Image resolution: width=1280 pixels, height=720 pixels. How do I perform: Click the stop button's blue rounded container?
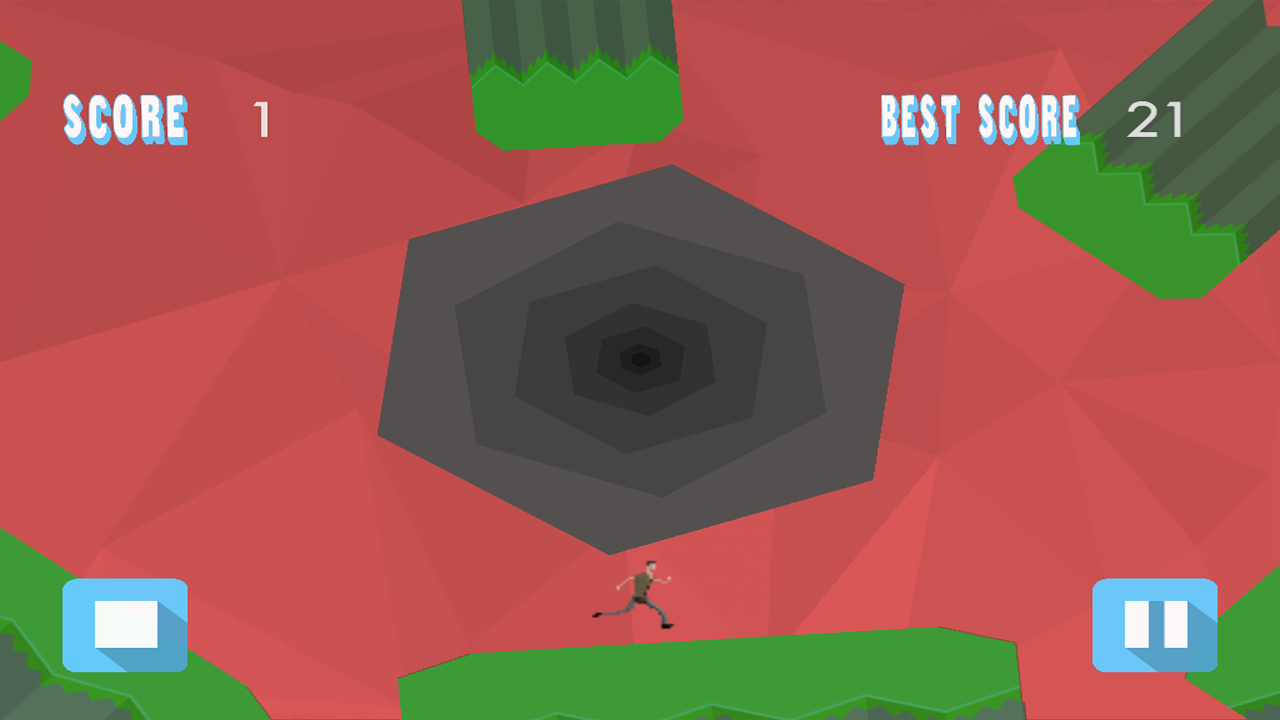point(124,626)
